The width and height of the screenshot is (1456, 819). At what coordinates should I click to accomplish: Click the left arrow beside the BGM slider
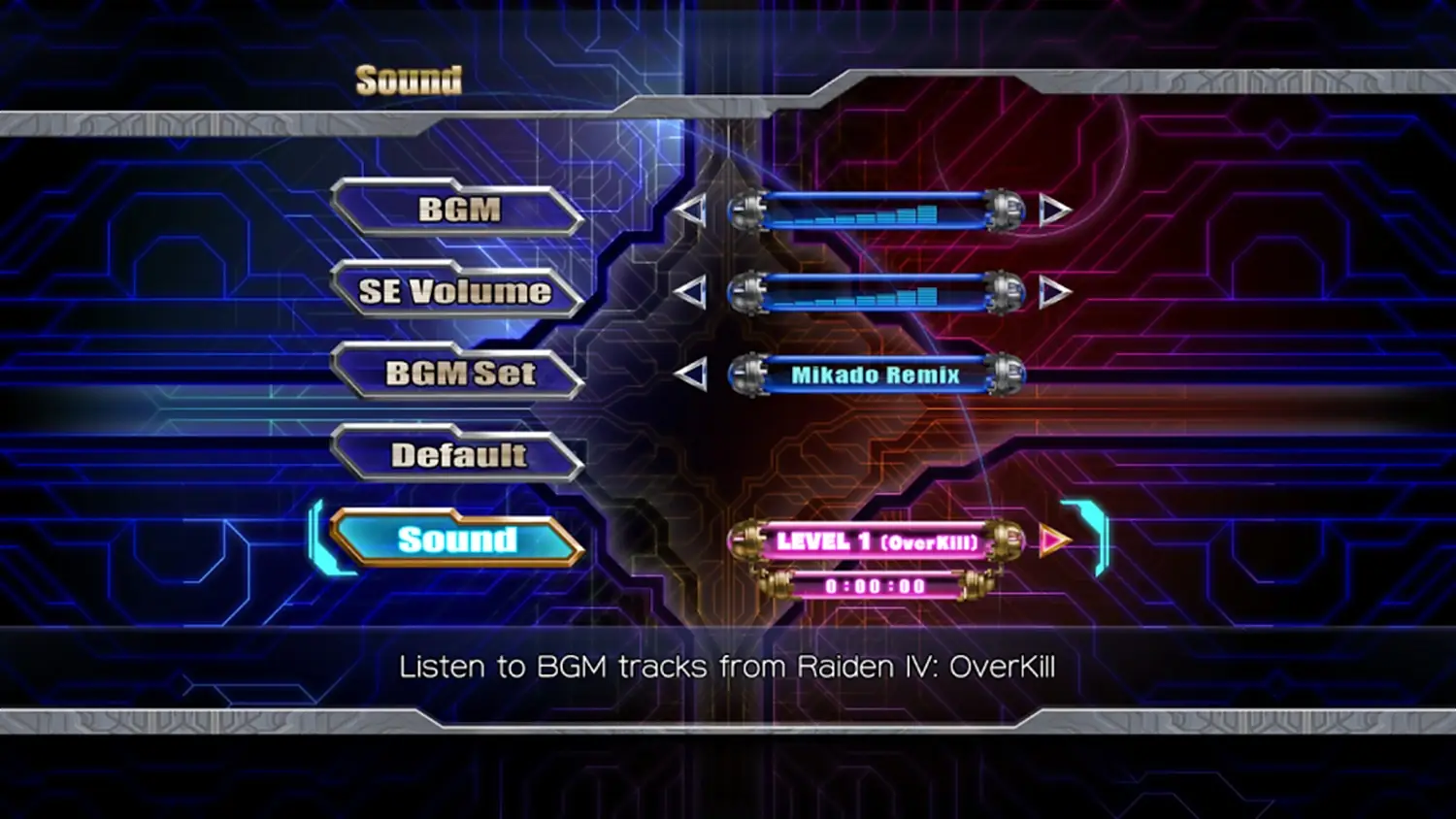click(691, 208)
